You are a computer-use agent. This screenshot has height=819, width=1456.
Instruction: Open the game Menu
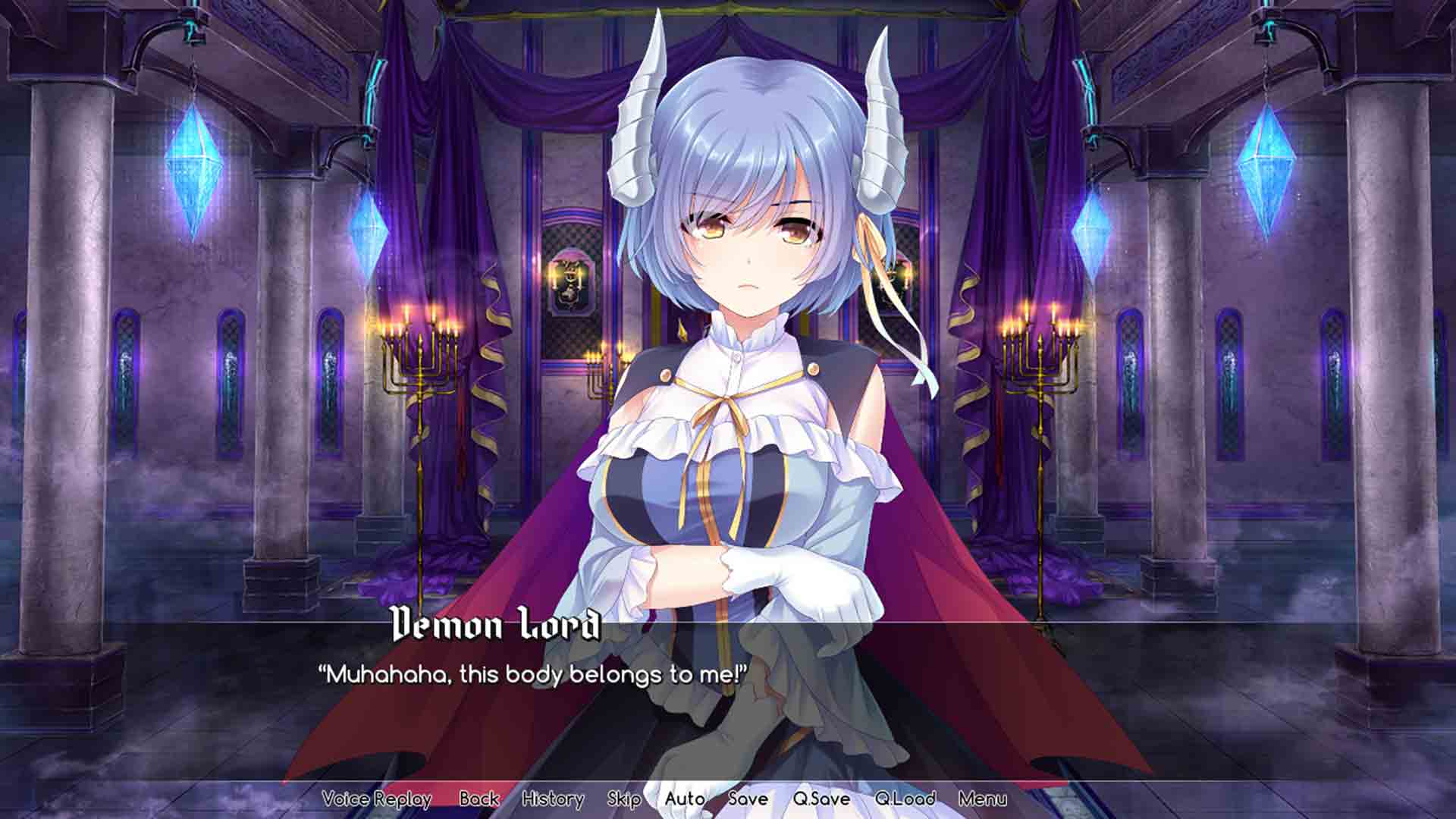984,799
